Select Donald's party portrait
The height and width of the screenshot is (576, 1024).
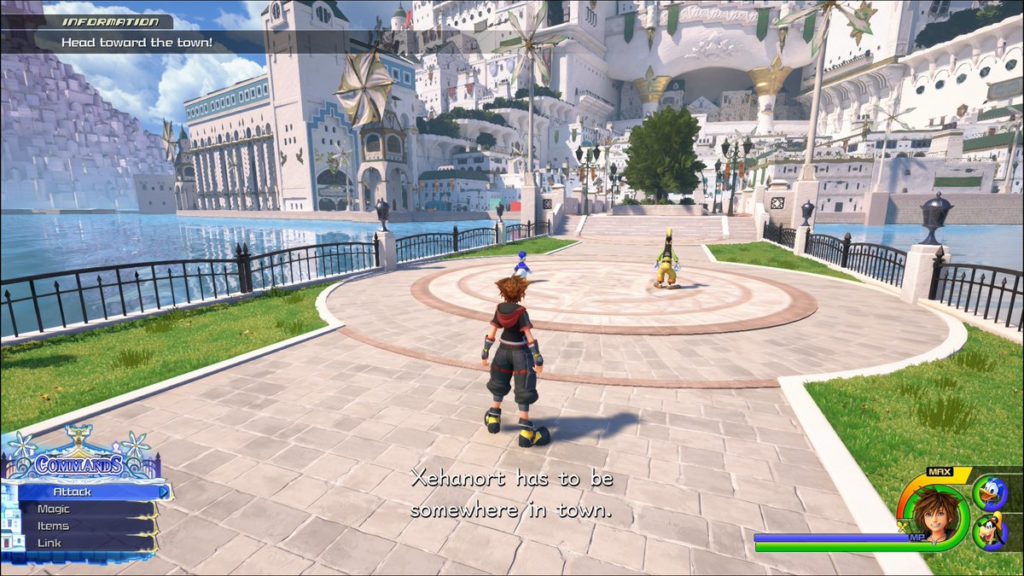click(989, 493)
